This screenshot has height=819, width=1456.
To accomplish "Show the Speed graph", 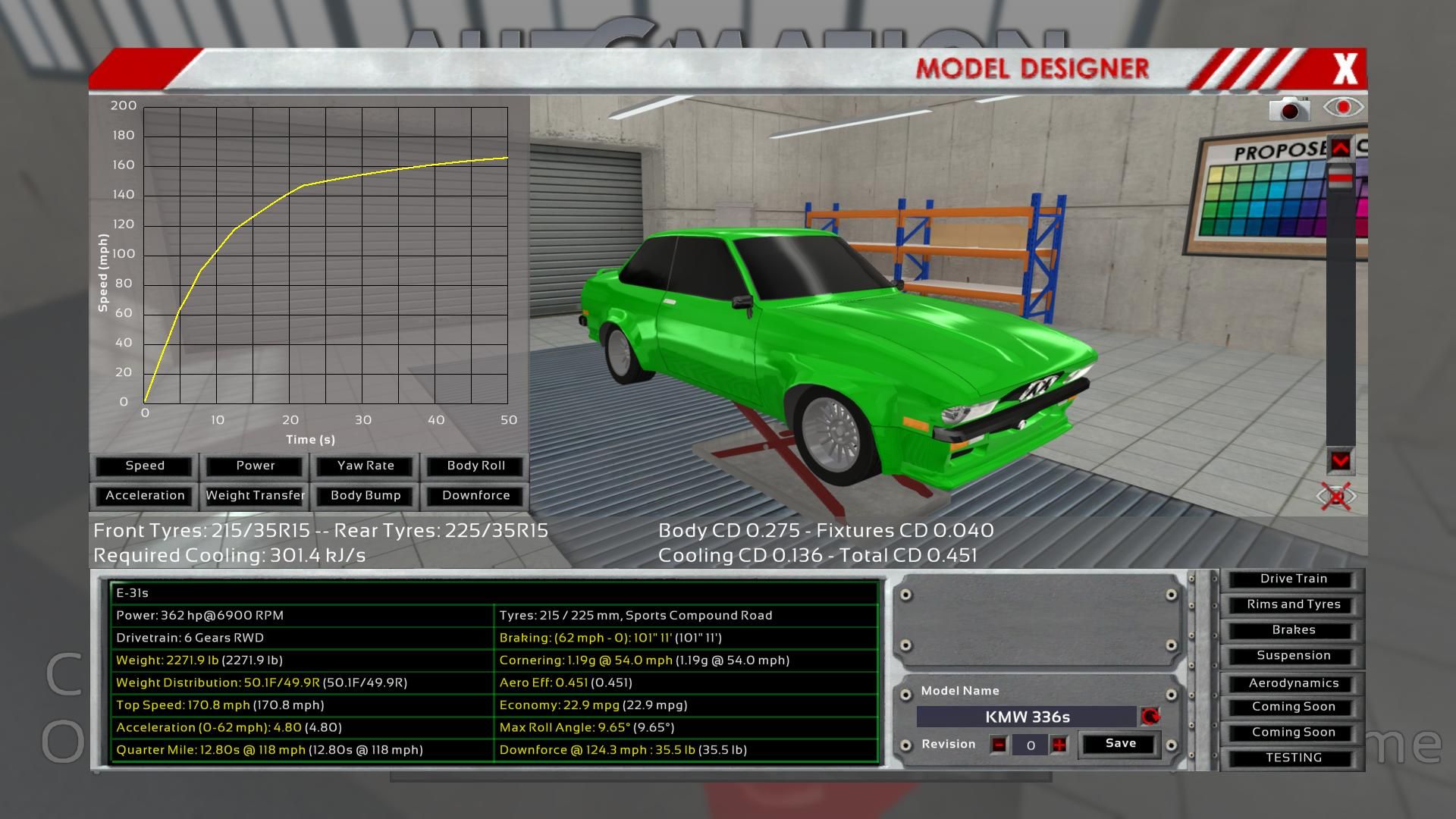I will [x=145, y=466].
